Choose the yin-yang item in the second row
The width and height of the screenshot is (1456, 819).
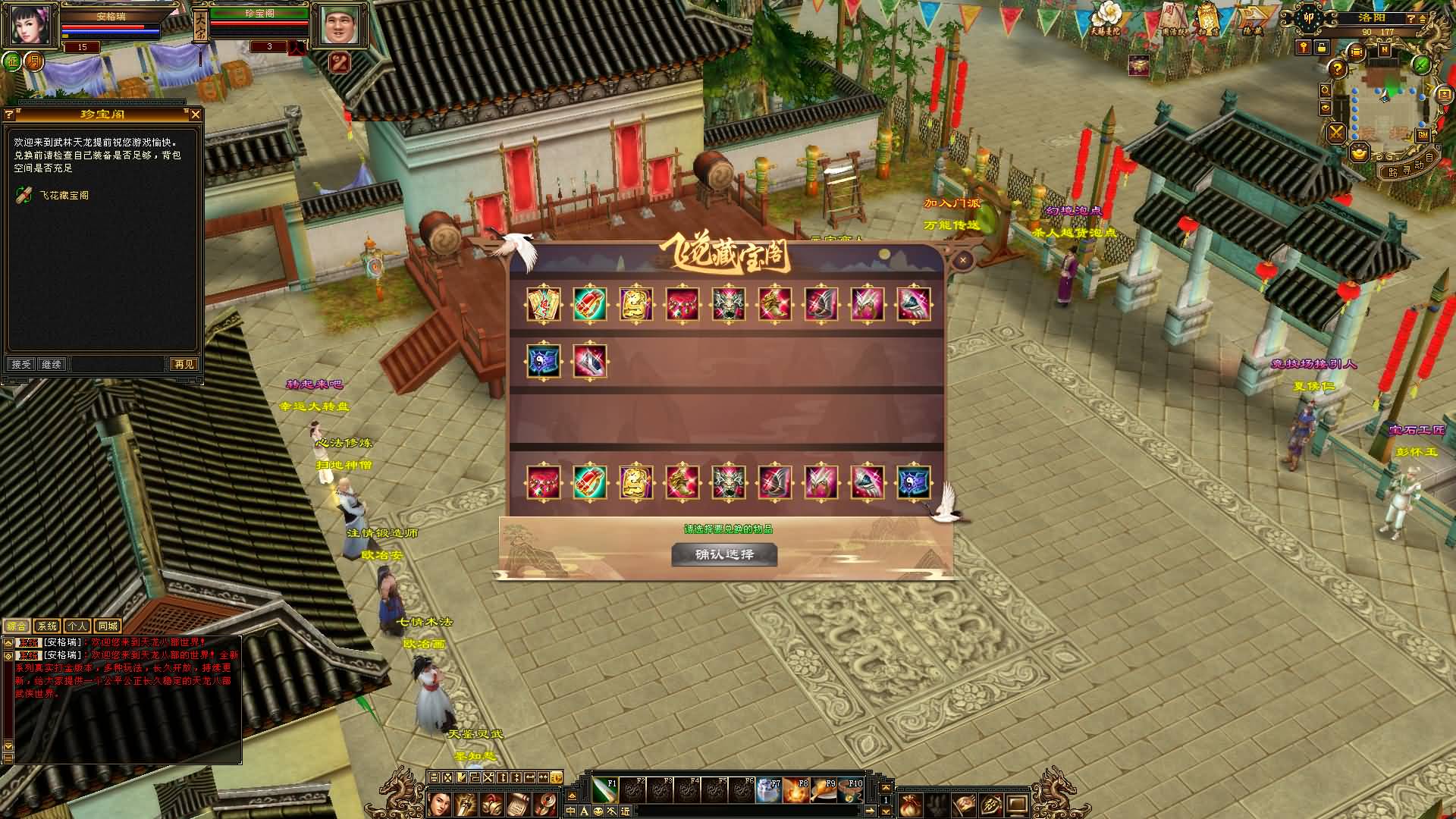[x=544, y=361]
